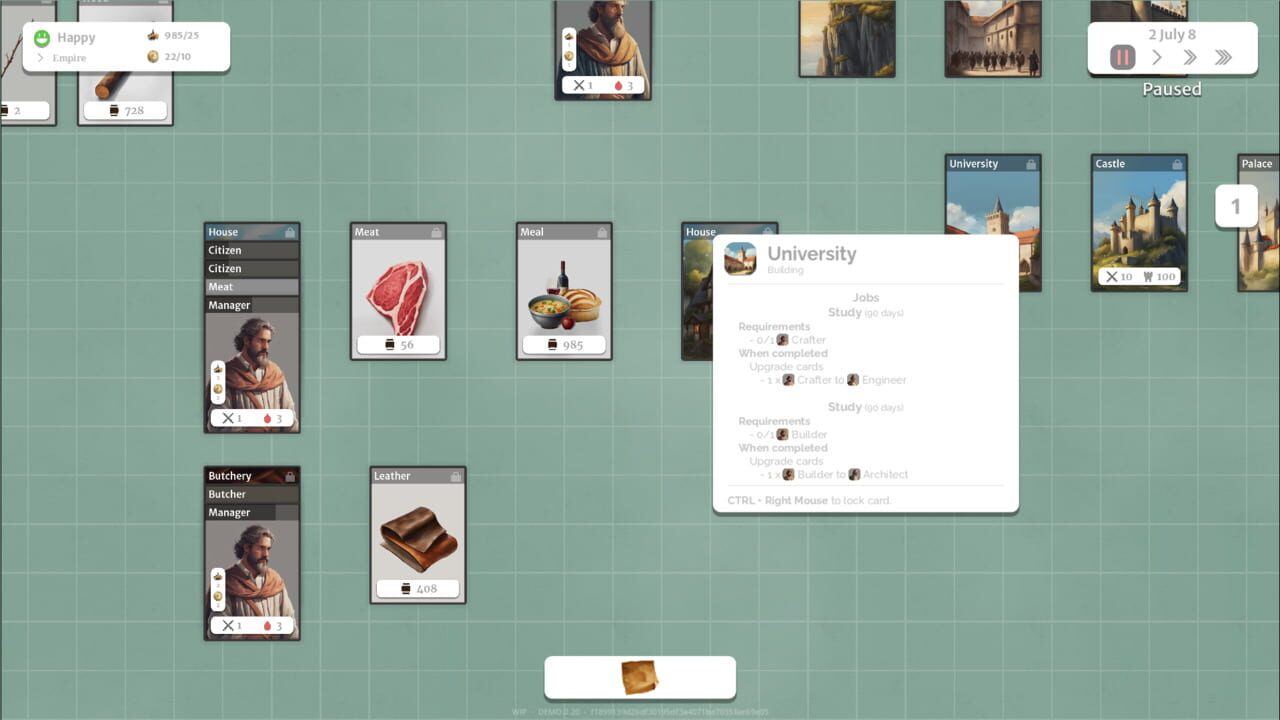Select the card in the bottom hand tray

pyautogui.click(x=639, y=676)
